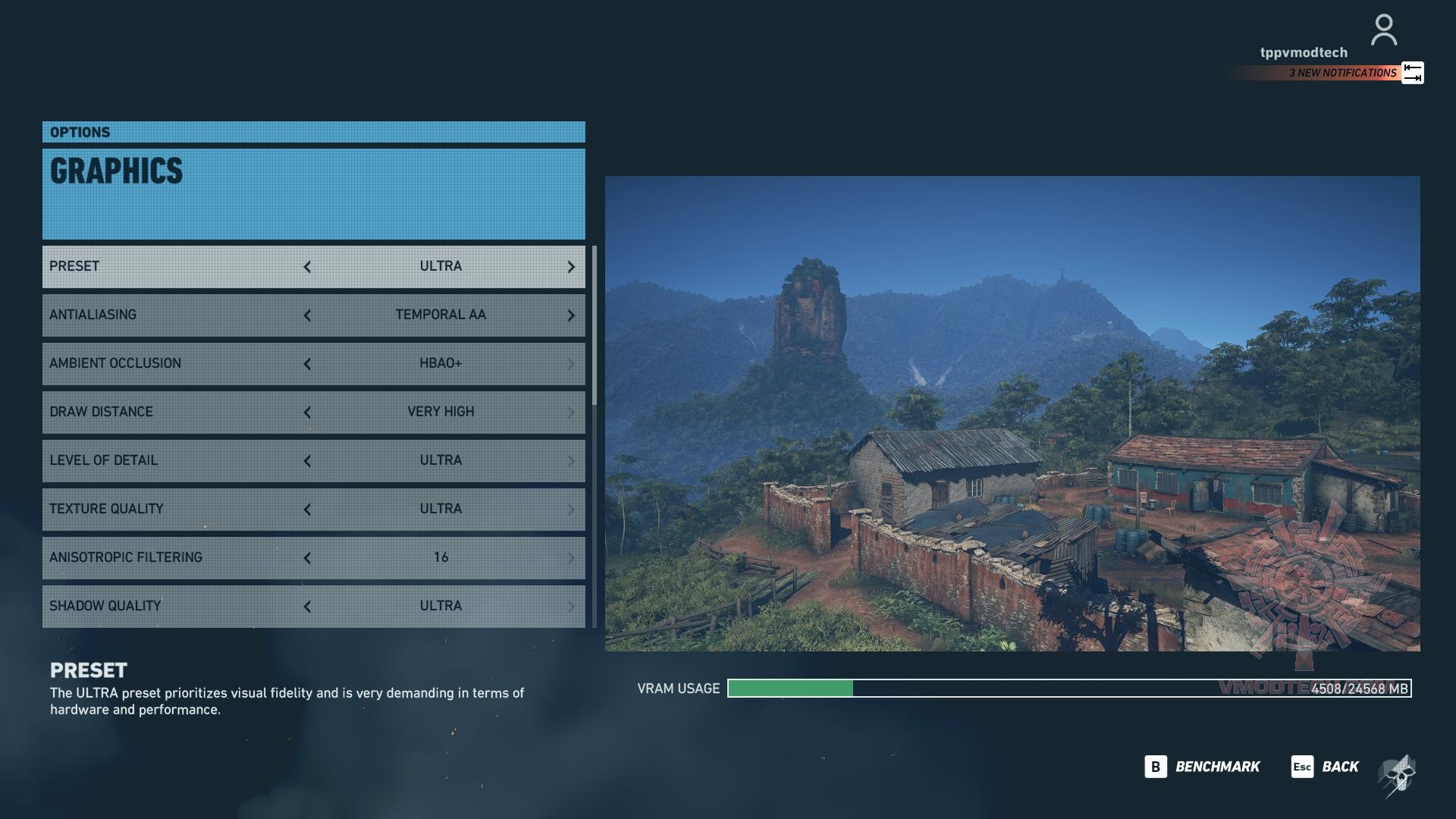Image resolution: width=1456 pixels, height=819 pixels.
Task: Click the right arrow for Preset
Action: (x=571, y=267)
